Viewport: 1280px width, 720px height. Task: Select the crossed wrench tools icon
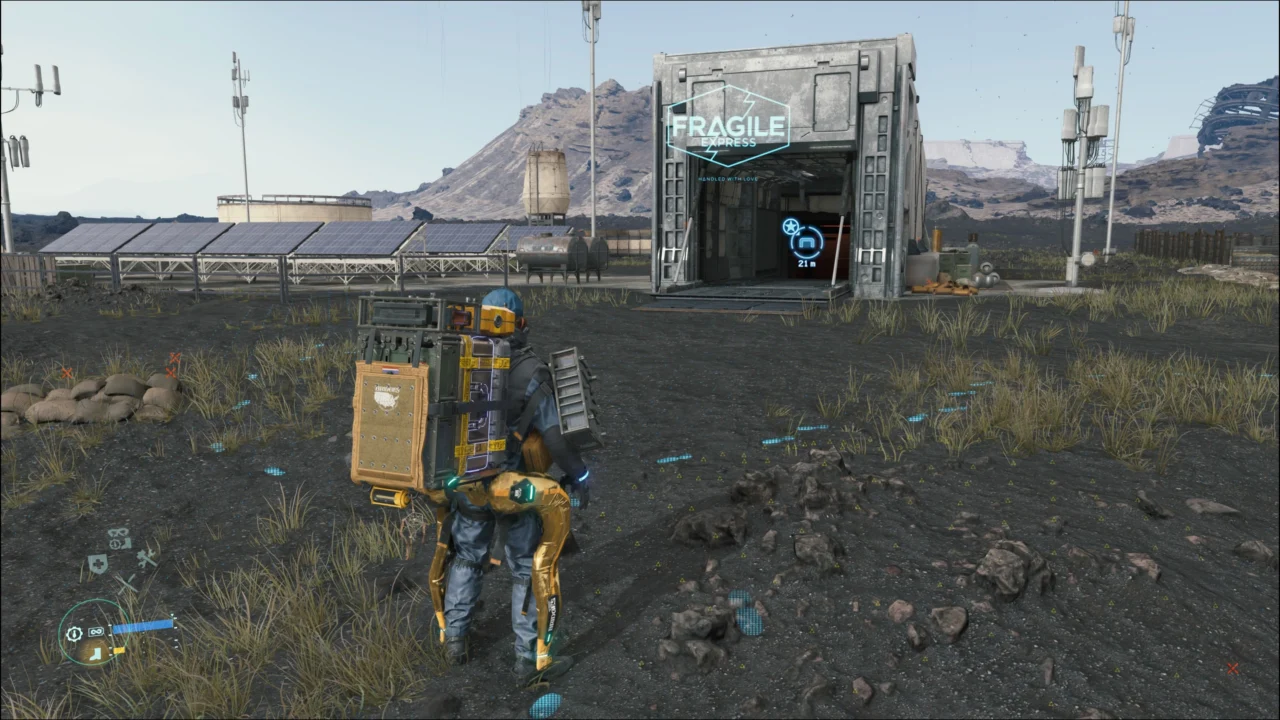(146, 559)
